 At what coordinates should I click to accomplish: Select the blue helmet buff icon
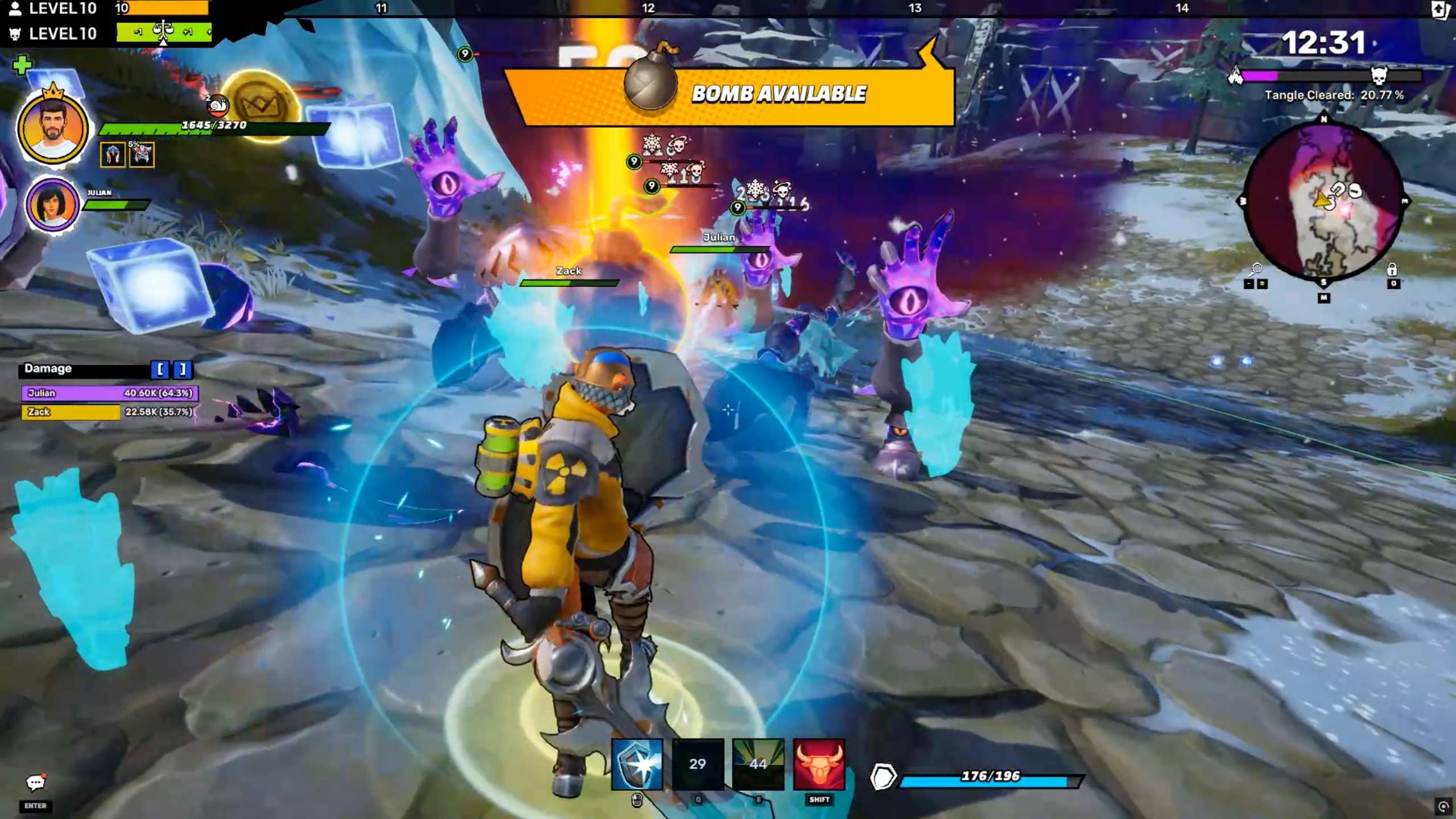coord(113,154)
